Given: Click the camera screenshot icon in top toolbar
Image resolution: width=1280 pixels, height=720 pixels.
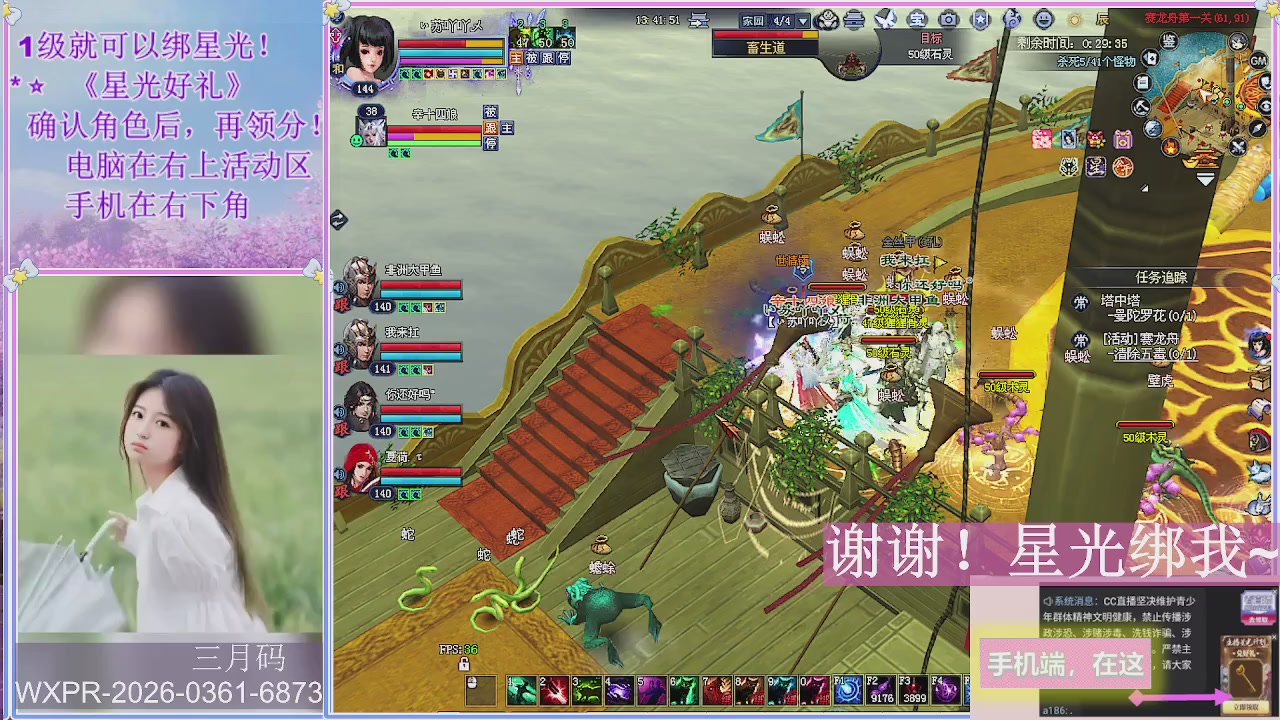Looking at the screenshot, I should (x=949, y=19).
